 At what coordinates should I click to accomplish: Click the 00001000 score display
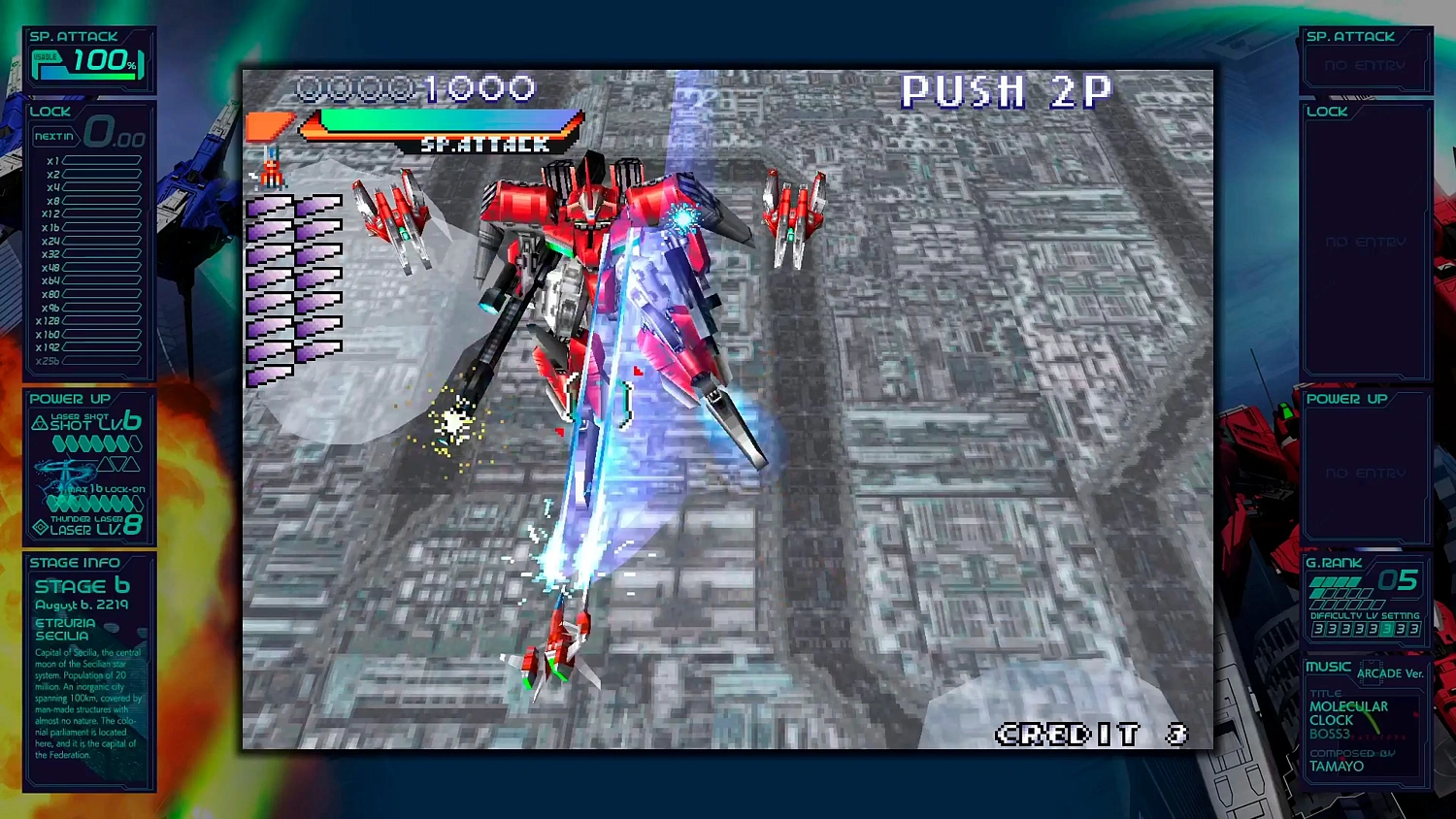(x=417, y=88)
